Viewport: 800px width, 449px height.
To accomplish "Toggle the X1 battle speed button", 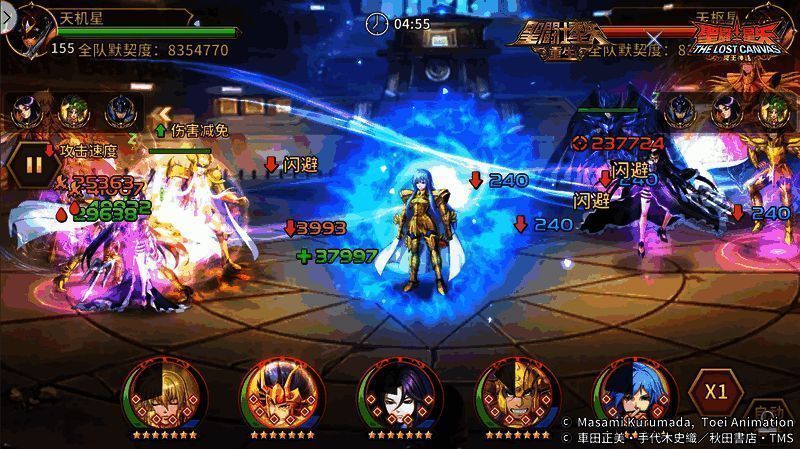I will (x=714, y=390).
